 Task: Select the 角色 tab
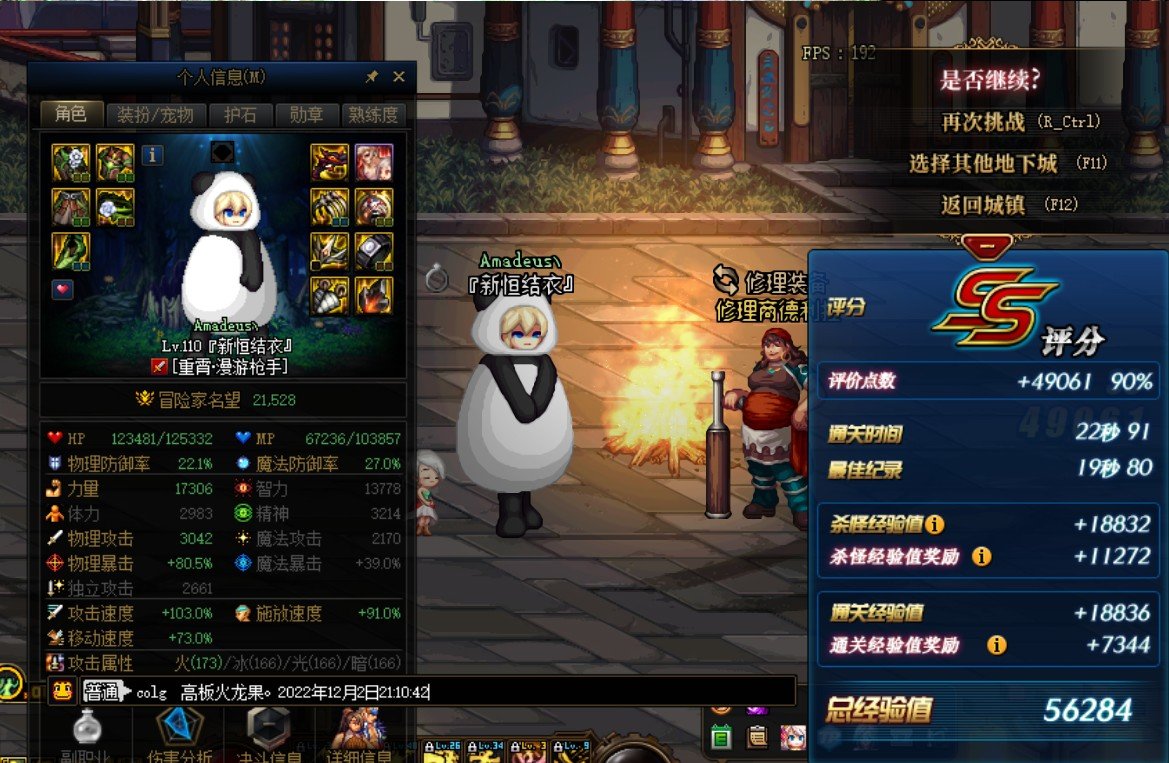tap(71, 114)
